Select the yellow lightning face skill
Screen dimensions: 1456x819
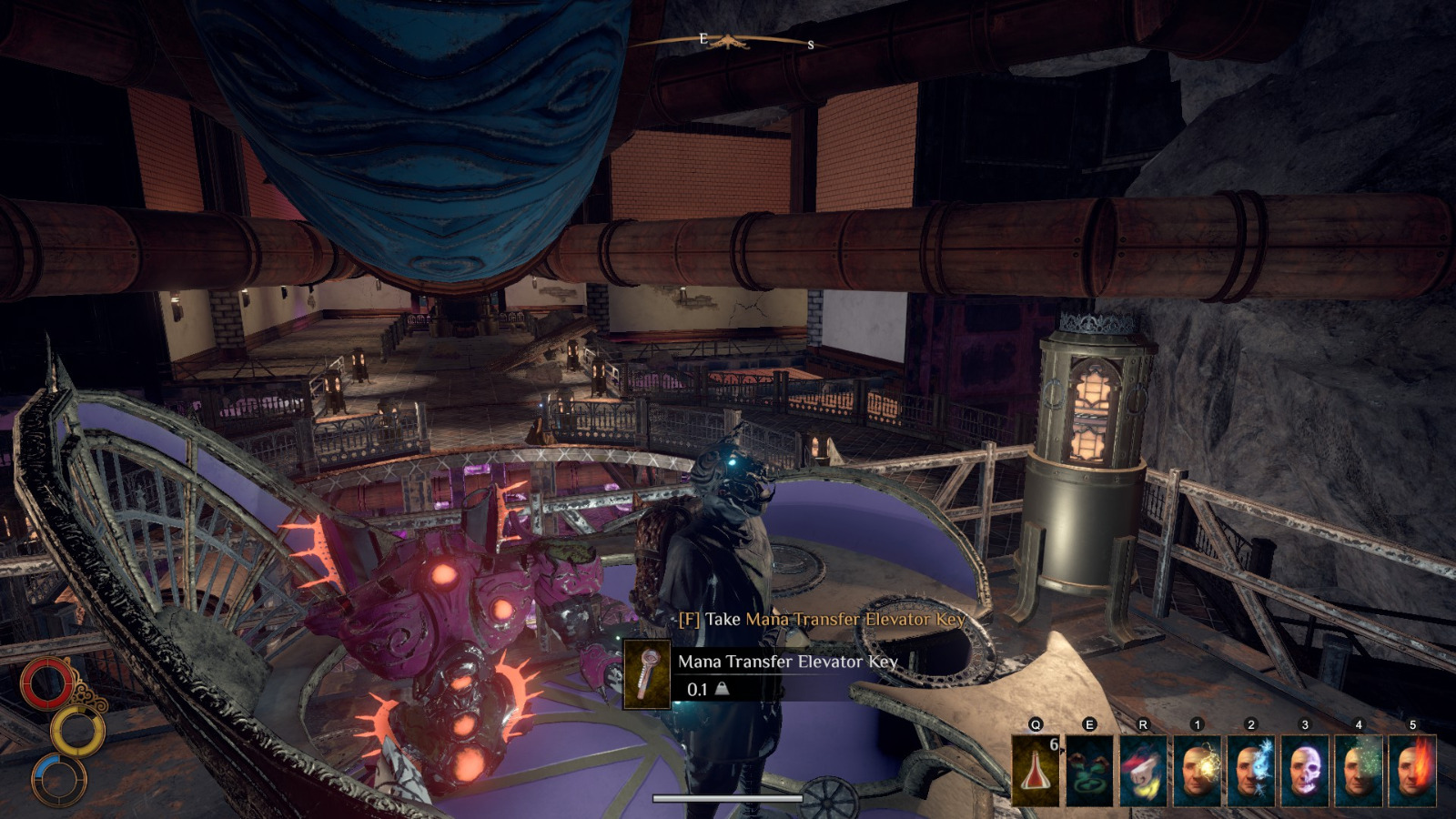click(x=1197, y=770)
